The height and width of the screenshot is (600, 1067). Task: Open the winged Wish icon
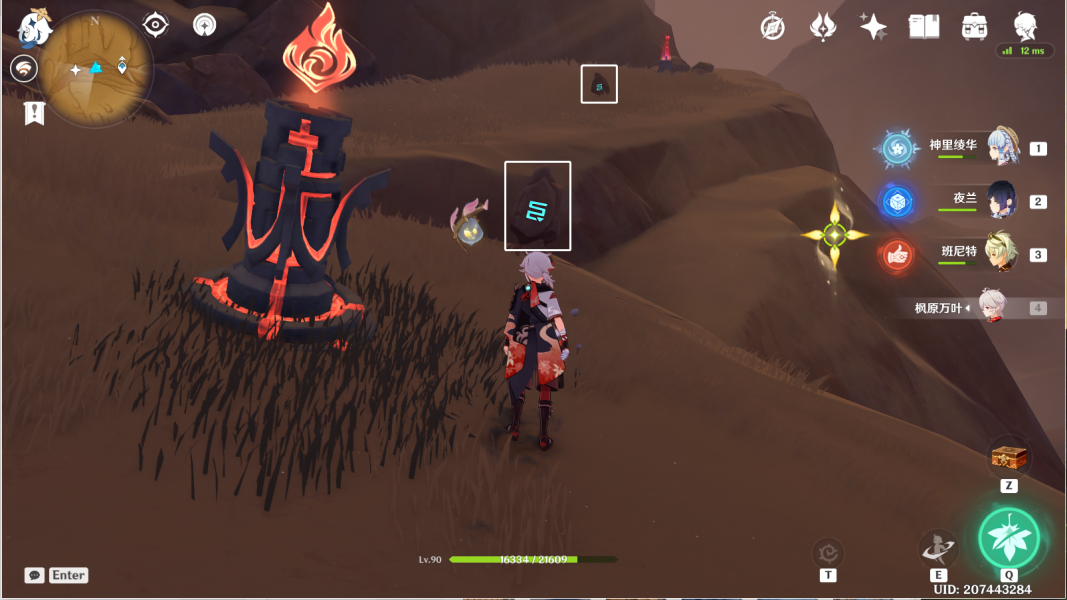[x=823, y=27]
